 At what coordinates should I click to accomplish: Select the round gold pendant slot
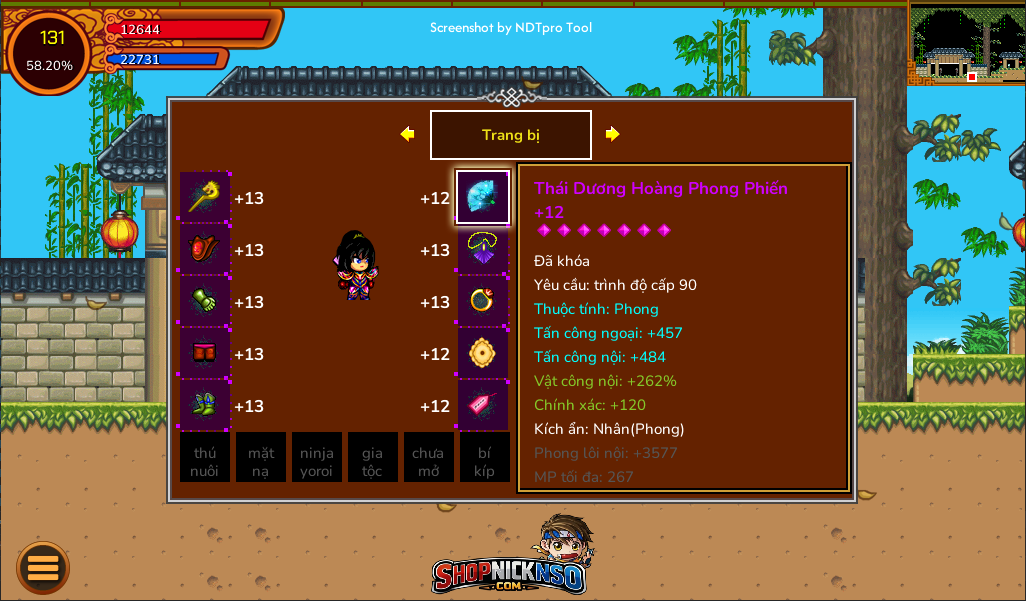483,354
